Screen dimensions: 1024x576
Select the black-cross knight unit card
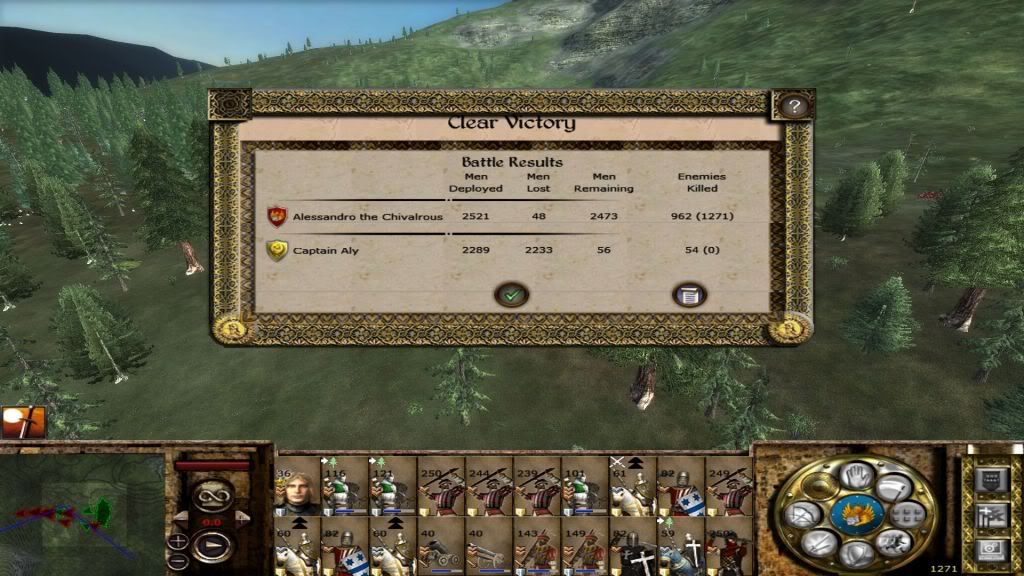click(x=635, y=546)
